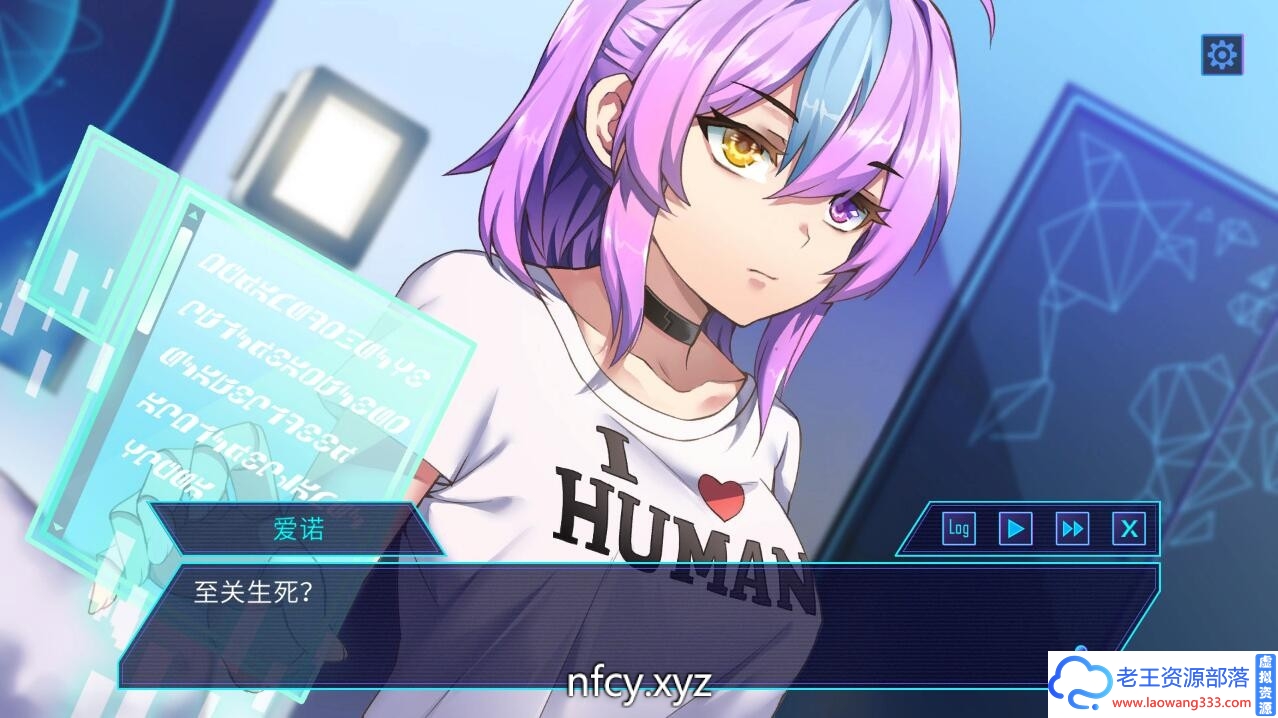Fast-forward dialogue with the double arrow button
Screen dimensions: 1278x718
click(x=1072, y=528)
